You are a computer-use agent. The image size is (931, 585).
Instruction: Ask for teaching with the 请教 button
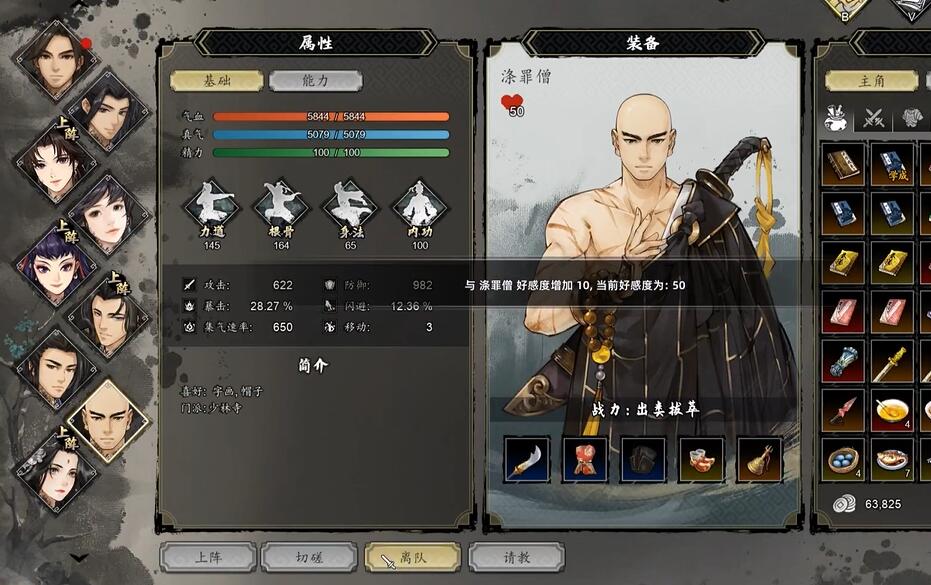pos(516,558)
